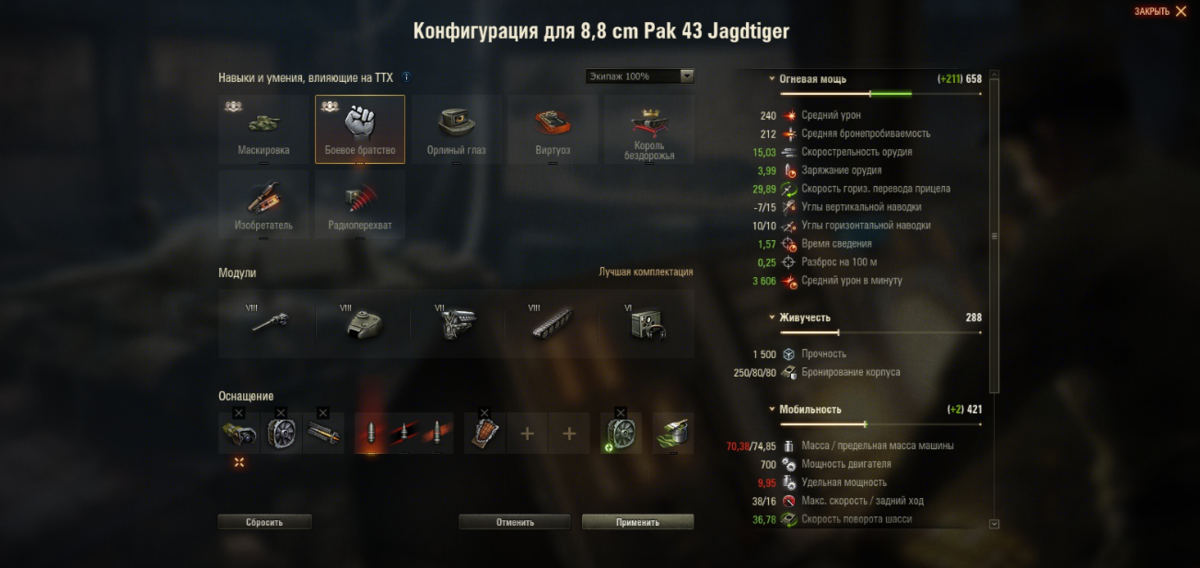Toggle the Боевое братство skill
This screenshot has width=1200, height=568.
click(360, 128)
